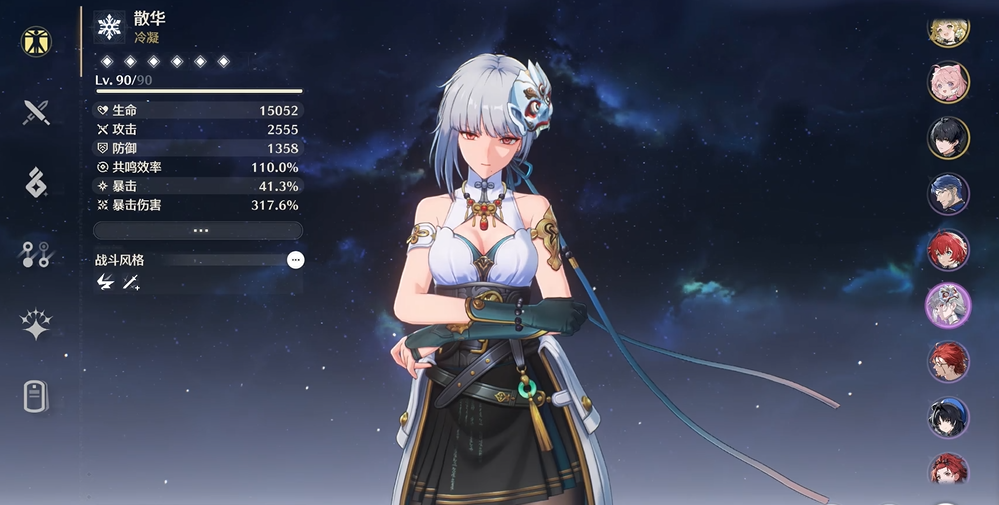
Task: Select the blue-haired side-profile character portrait
Action: click(x=947, y=194)
